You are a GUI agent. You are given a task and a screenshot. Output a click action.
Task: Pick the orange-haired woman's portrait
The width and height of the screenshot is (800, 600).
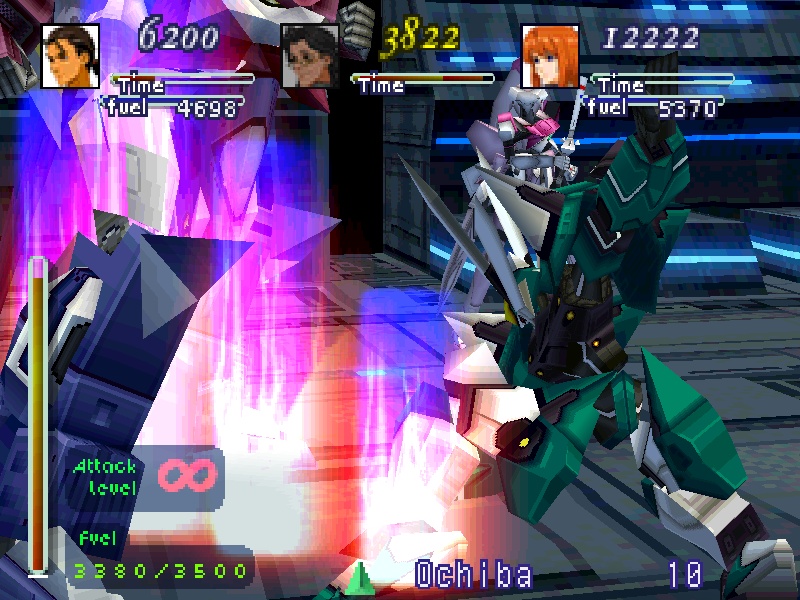(x=550, y=56)
